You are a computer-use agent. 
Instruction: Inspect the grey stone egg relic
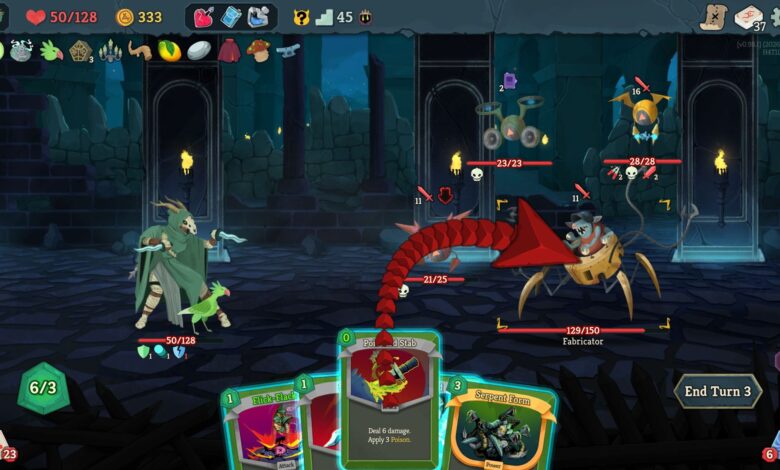[199, 51]
